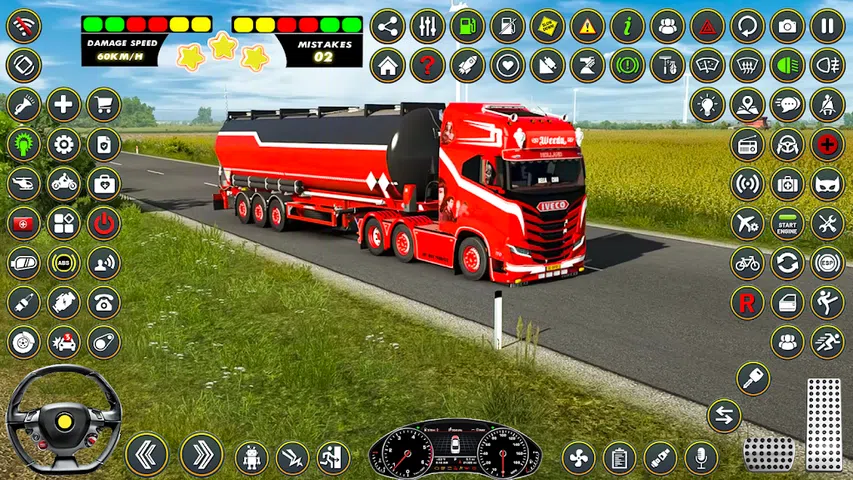The height and width of the screenshot is (480, 853).
Task: Go to the home menu icon
Action: point(387,66)
